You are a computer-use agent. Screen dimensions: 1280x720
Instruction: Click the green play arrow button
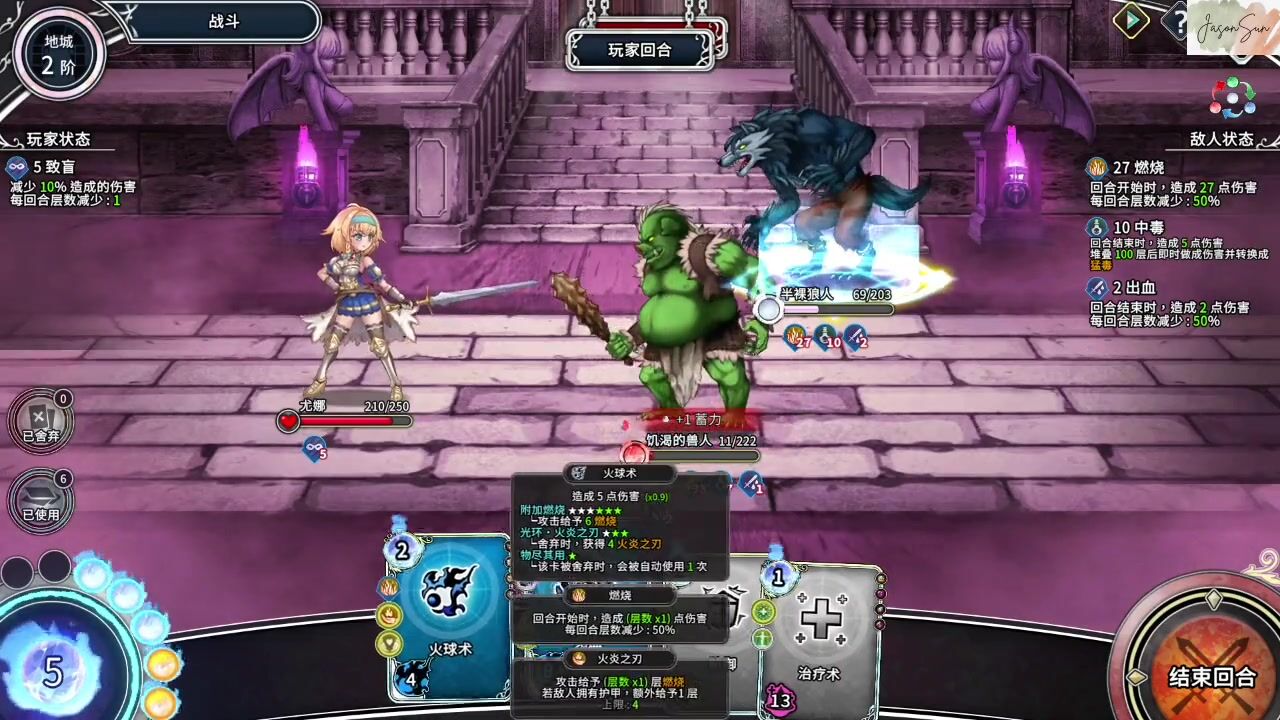click(1131, 21)
